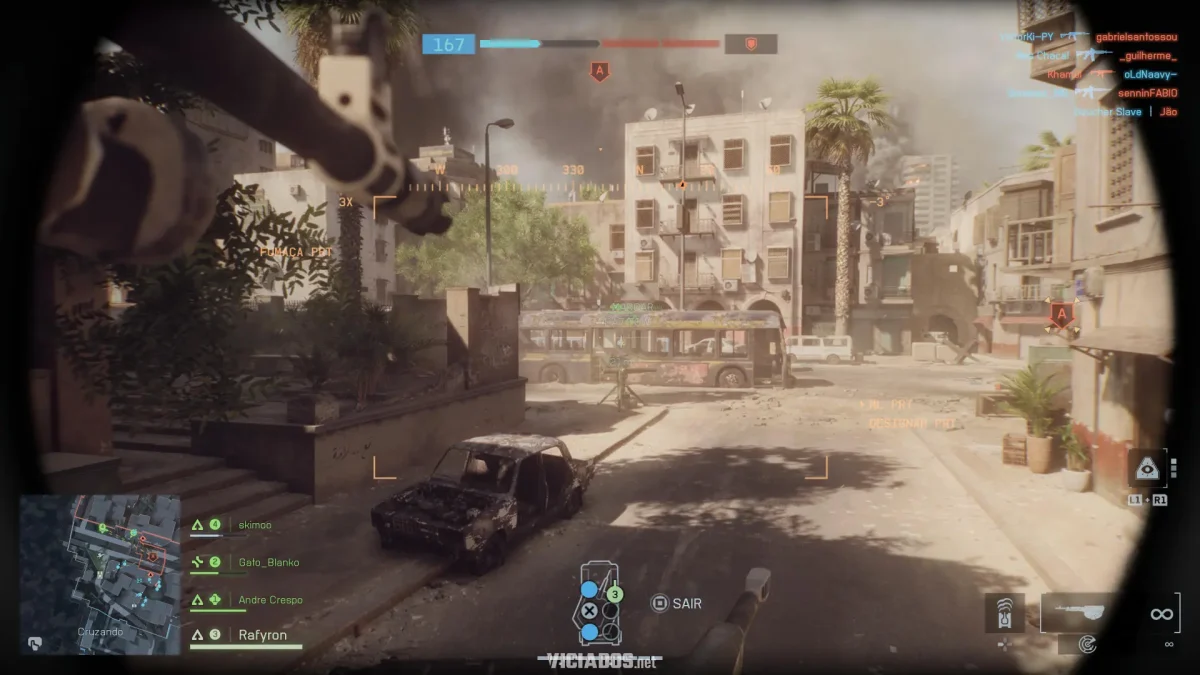Click objective A marker at top center

[599, 71]
